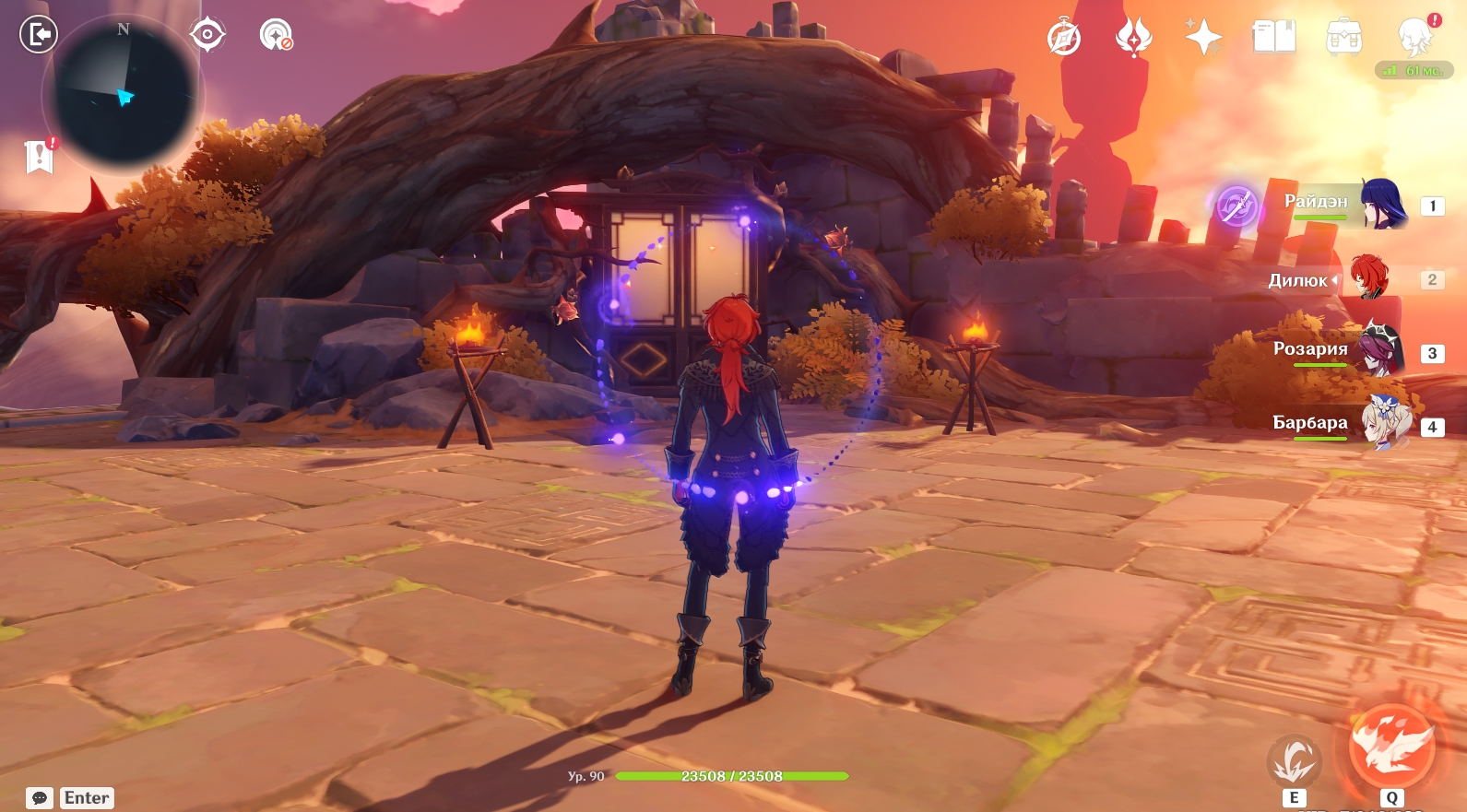Unleash the phoenix elemental burst

pyautogui.click(x=1391, y=747)
